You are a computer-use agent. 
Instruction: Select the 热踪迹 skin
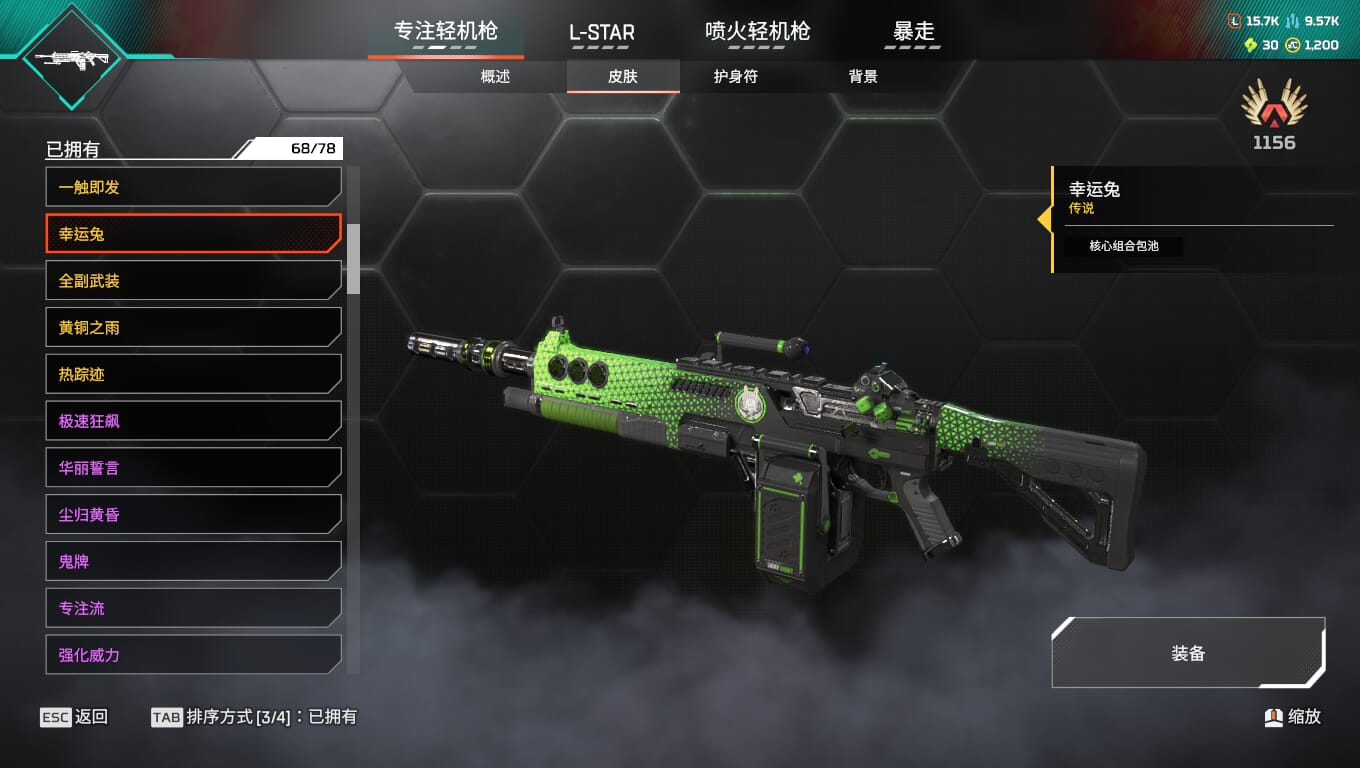[x=193, y=374]
